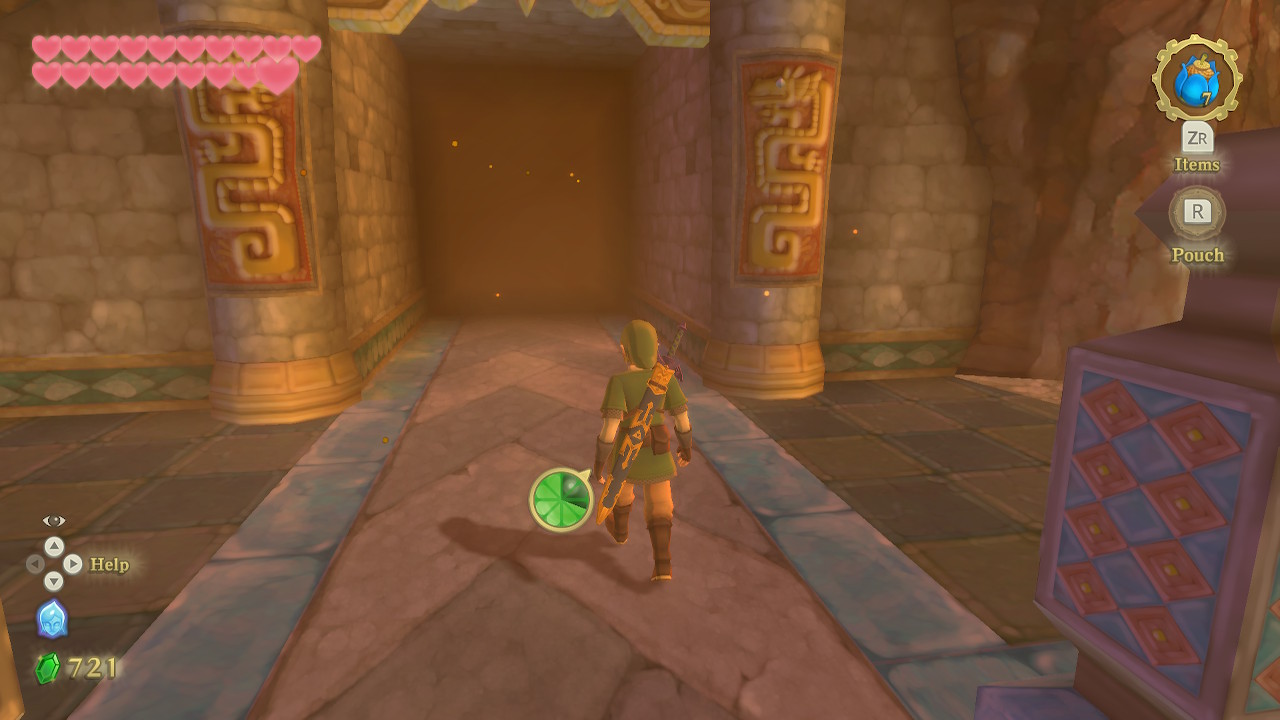1280x720 pixels.
Task: Click the eye look-around icon
Action: click(x=54, y=521)
